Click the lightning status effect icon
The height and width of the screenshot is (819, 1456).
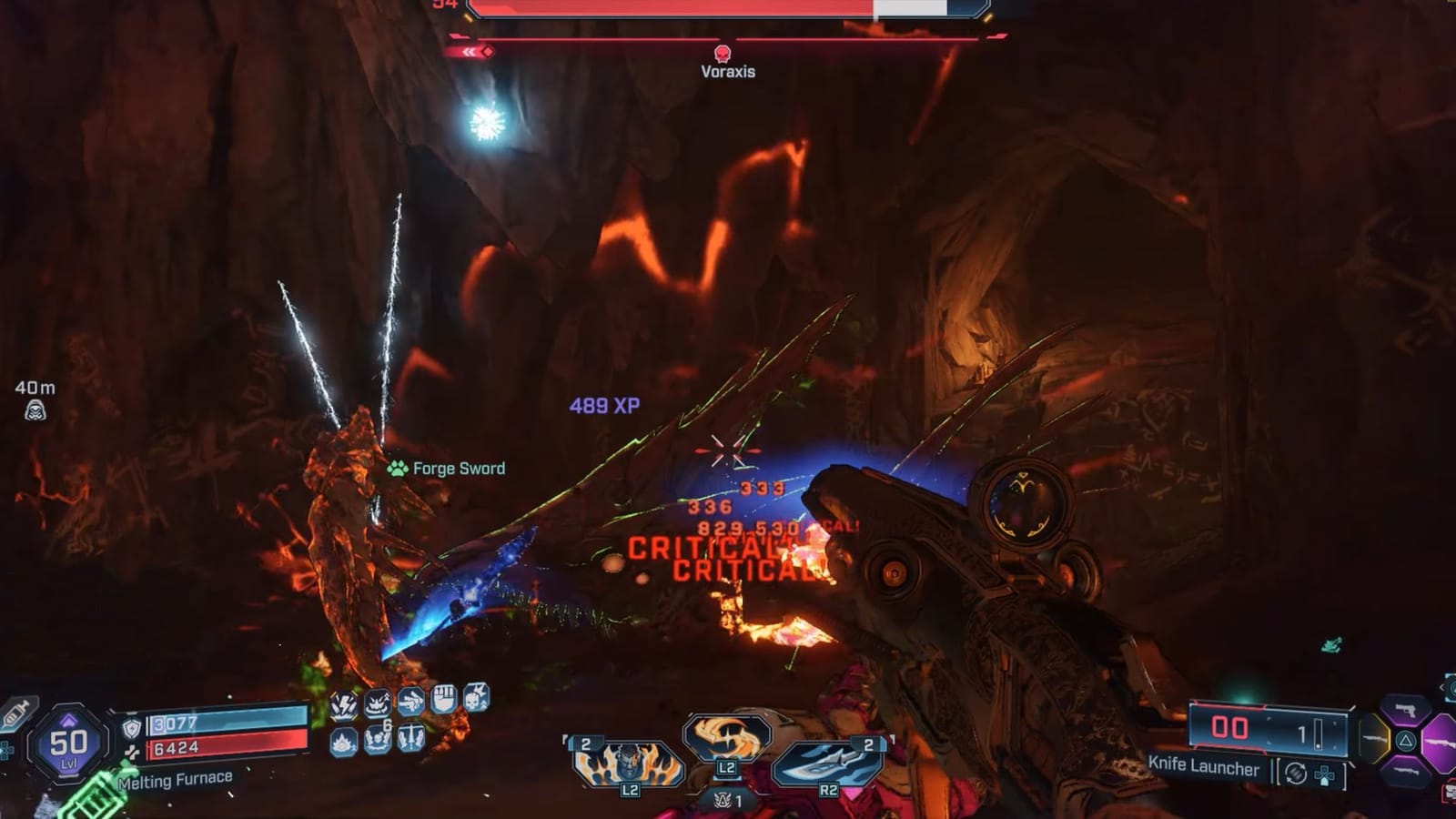(x=344, y=704)
